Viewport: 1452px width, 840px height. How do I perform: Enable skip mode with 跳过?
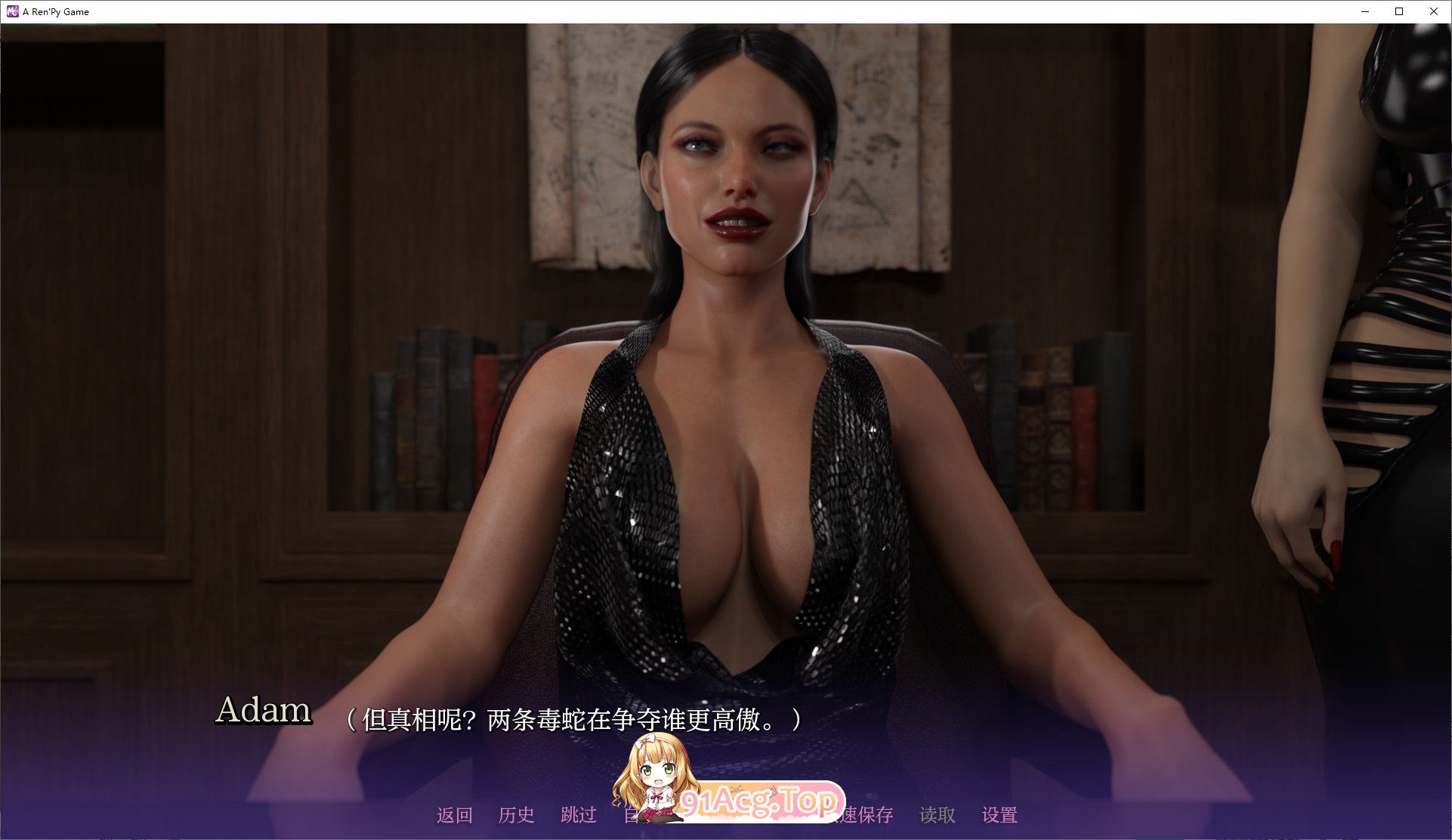click(x=579, y=815)
